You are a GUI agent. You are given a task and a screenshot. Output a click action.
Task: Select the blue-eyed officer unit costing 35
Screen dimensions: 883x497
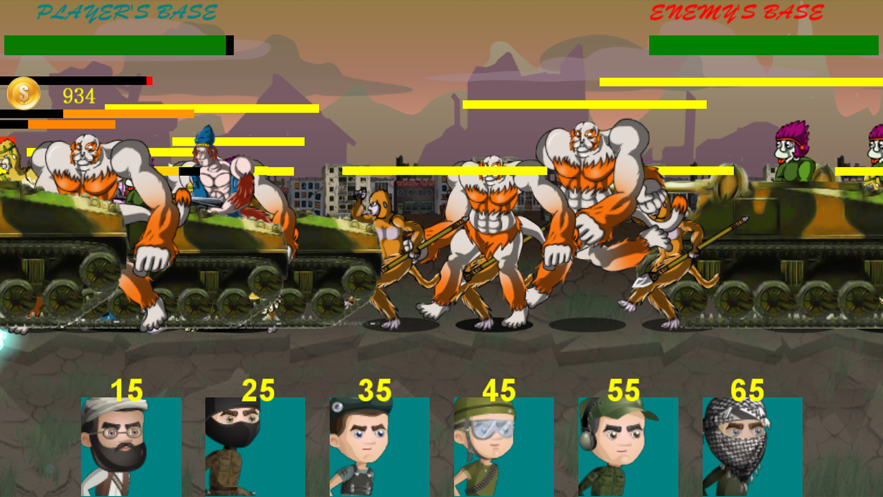(x=379, y=446)
